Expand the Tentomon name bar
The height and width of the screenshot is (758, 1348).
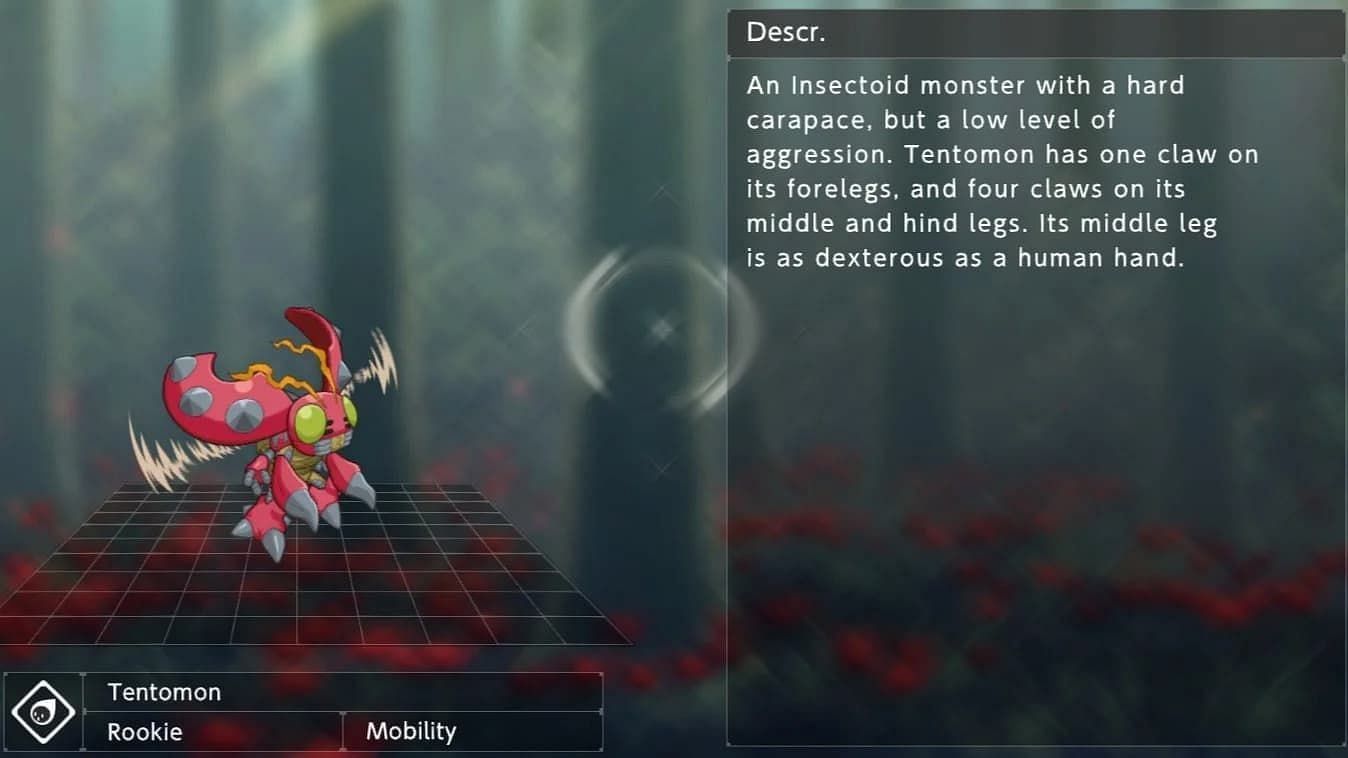(345, 691)
